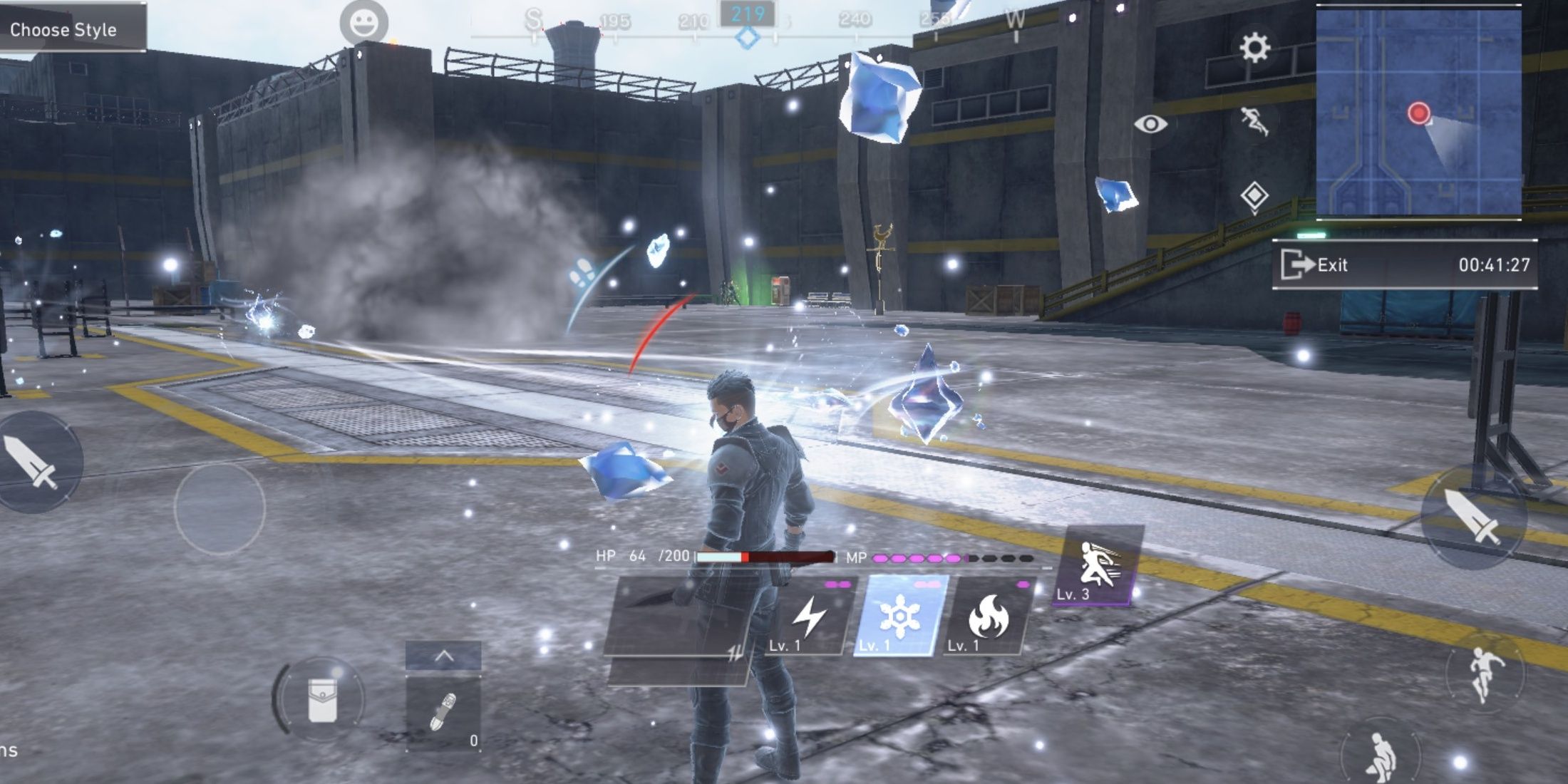Tap the crouch figure button

[x=1380, y=757]
